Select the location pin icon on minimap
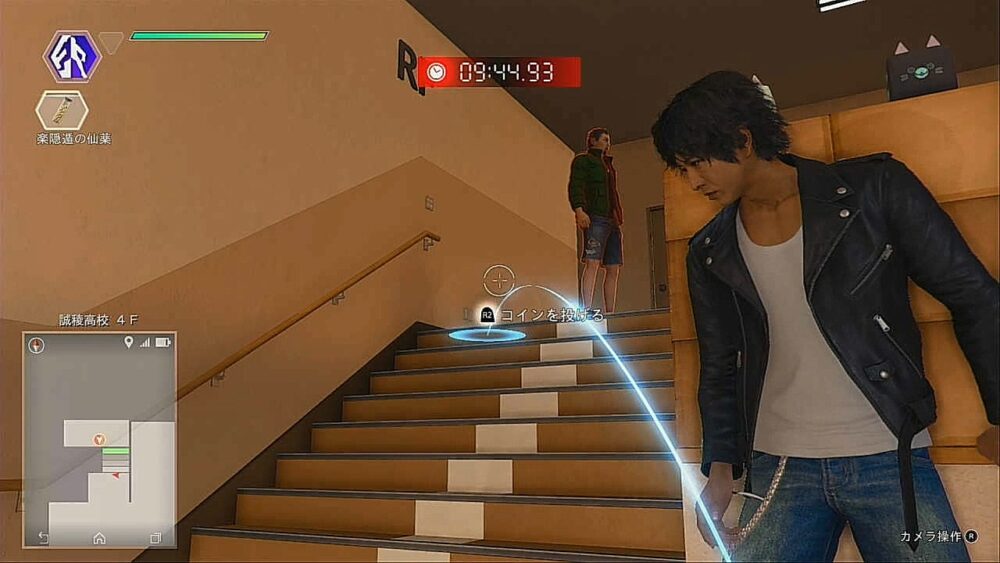1000x563 pixels. [128, 343]
